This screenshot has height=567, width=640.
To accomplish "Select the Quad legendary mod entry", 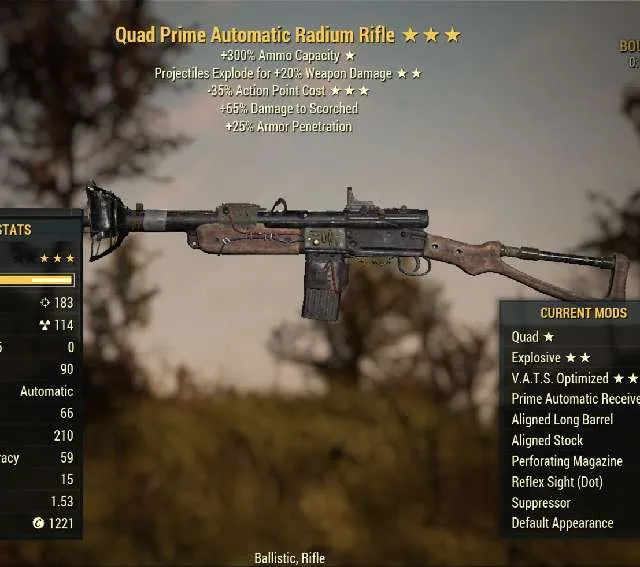I will click(x=532, y=337).
